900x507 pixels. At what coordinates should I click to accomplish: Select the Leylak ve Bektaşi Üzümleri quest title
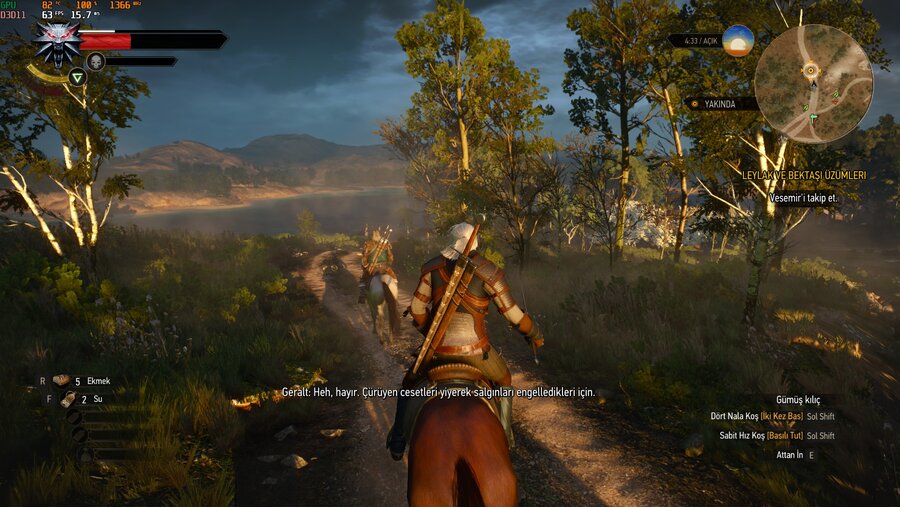coord(804,175)
